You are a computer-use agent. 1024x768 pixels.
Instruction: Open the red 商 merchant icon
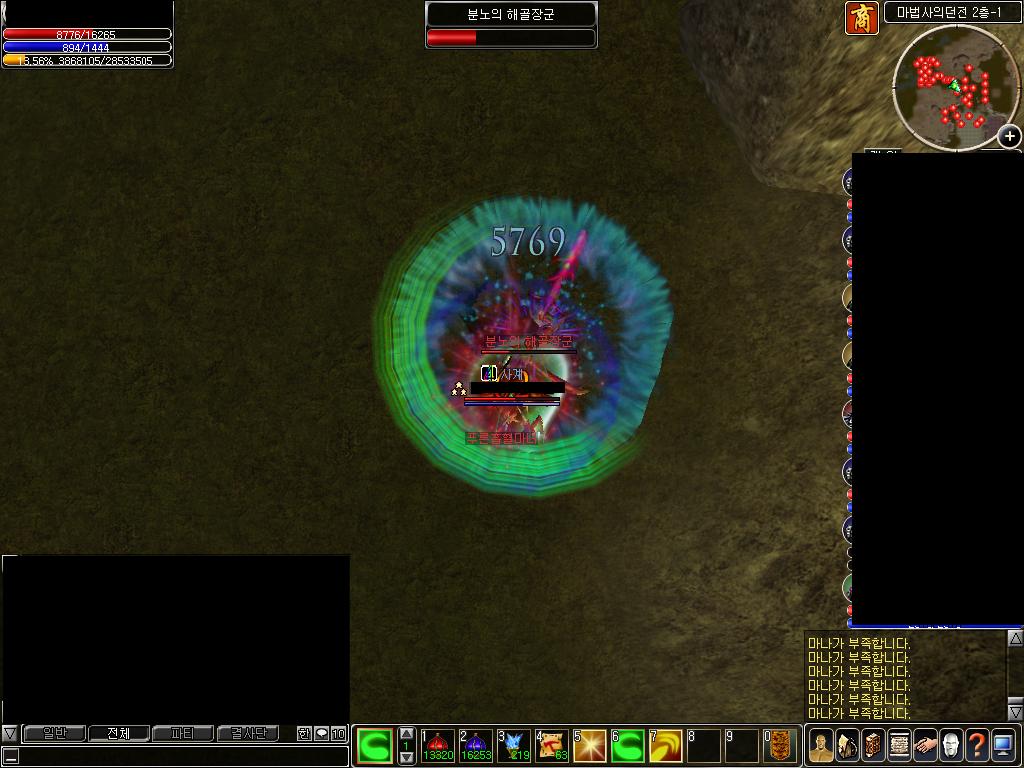(862, 18)
